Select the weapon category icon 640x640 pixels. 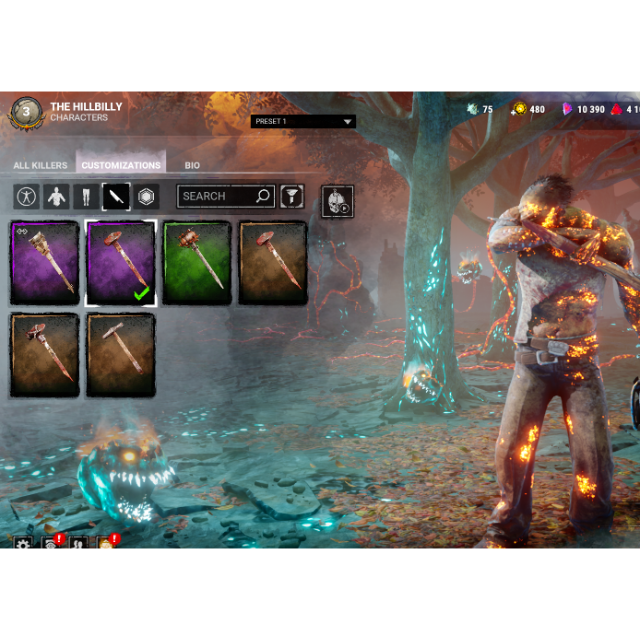(116, 197)
